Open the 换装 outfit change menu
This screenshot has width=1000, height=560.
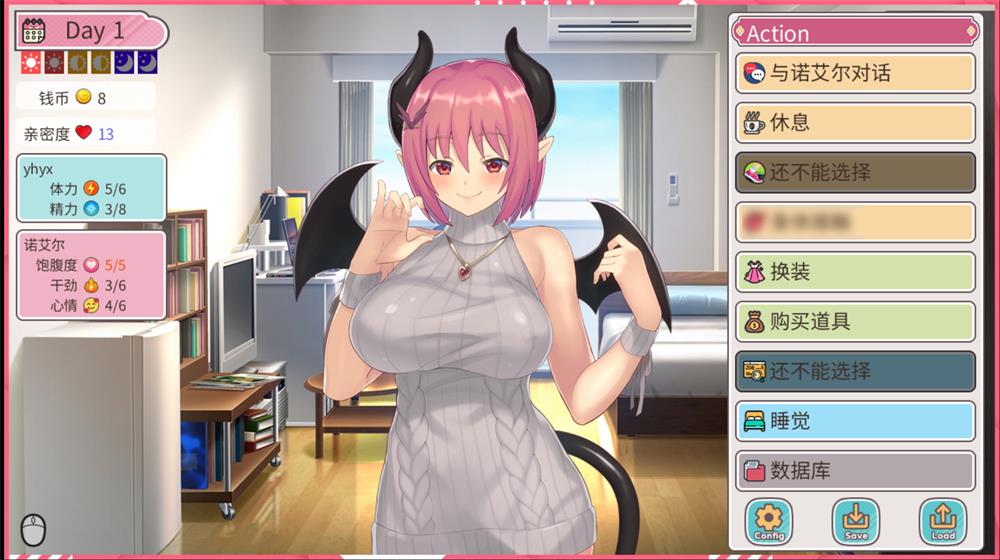[x=855, y=272]
